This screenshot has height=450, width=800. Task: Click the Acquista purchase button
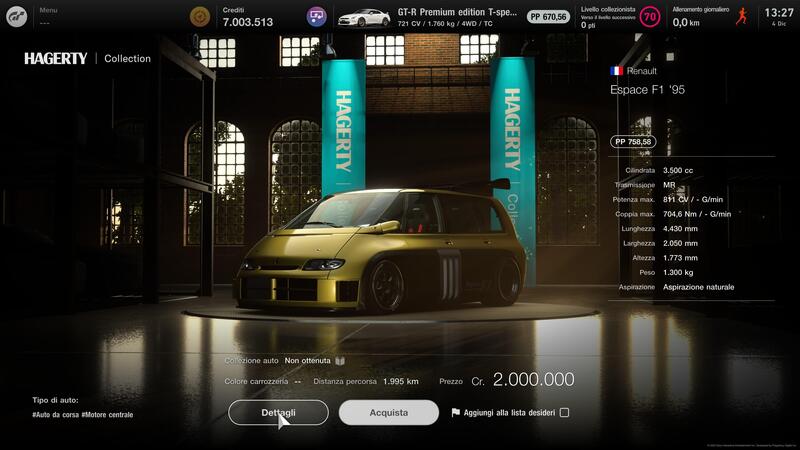[x=388, y=412]
